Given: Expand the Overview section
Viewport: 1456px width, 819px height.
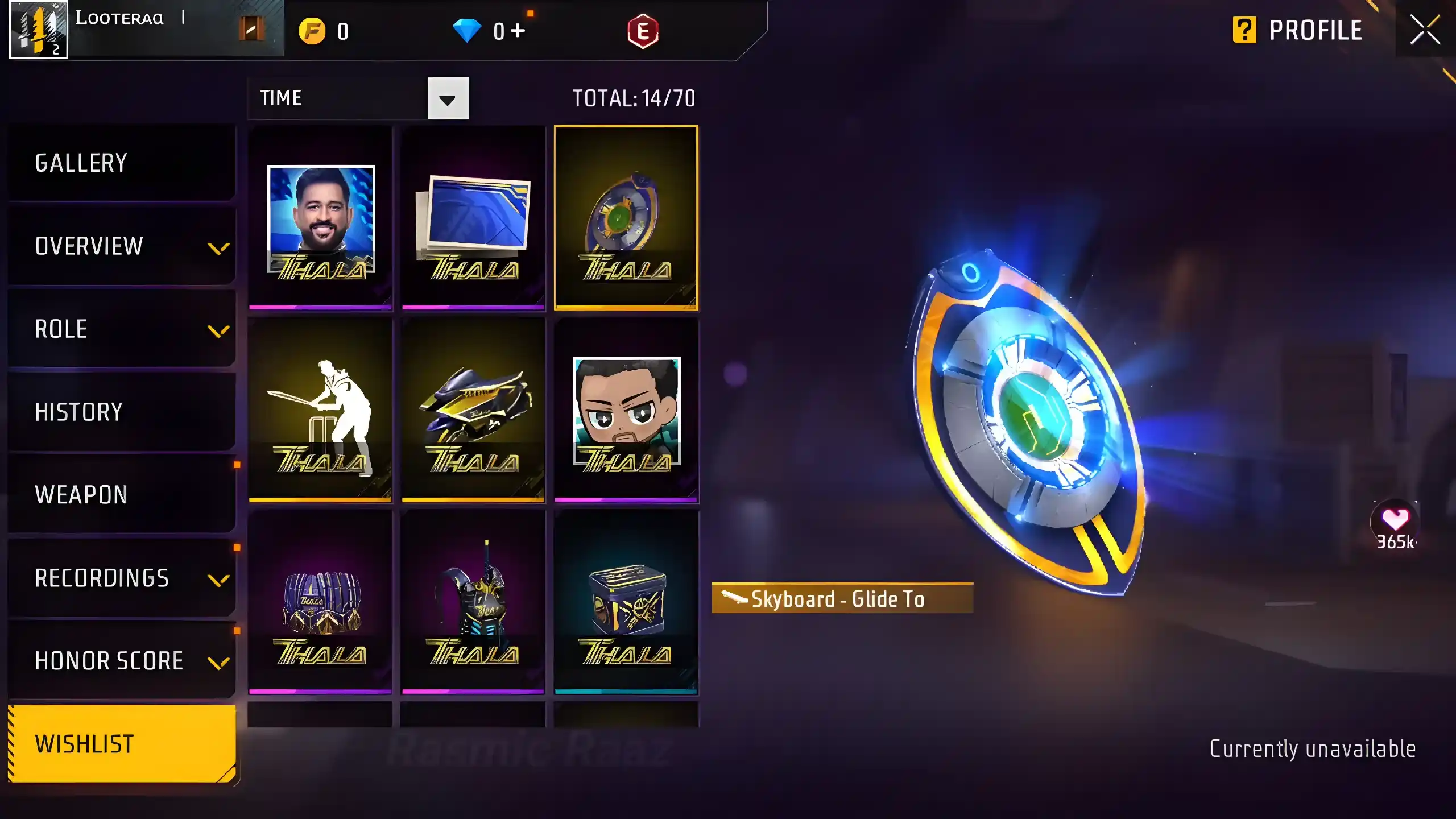Looking at the screenshot, I should (122, 246).
